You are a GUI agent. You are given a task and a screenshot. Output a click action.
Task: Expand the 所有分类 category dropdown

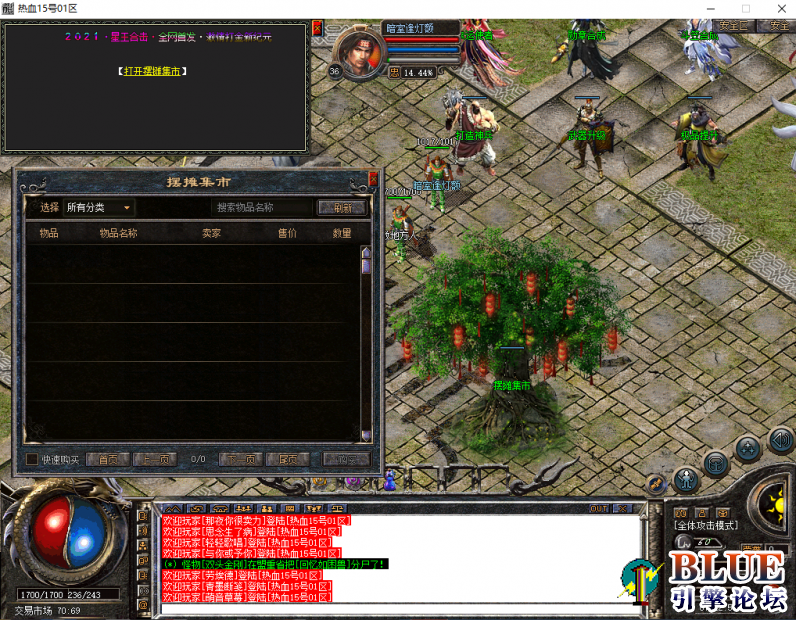[98, 208]
